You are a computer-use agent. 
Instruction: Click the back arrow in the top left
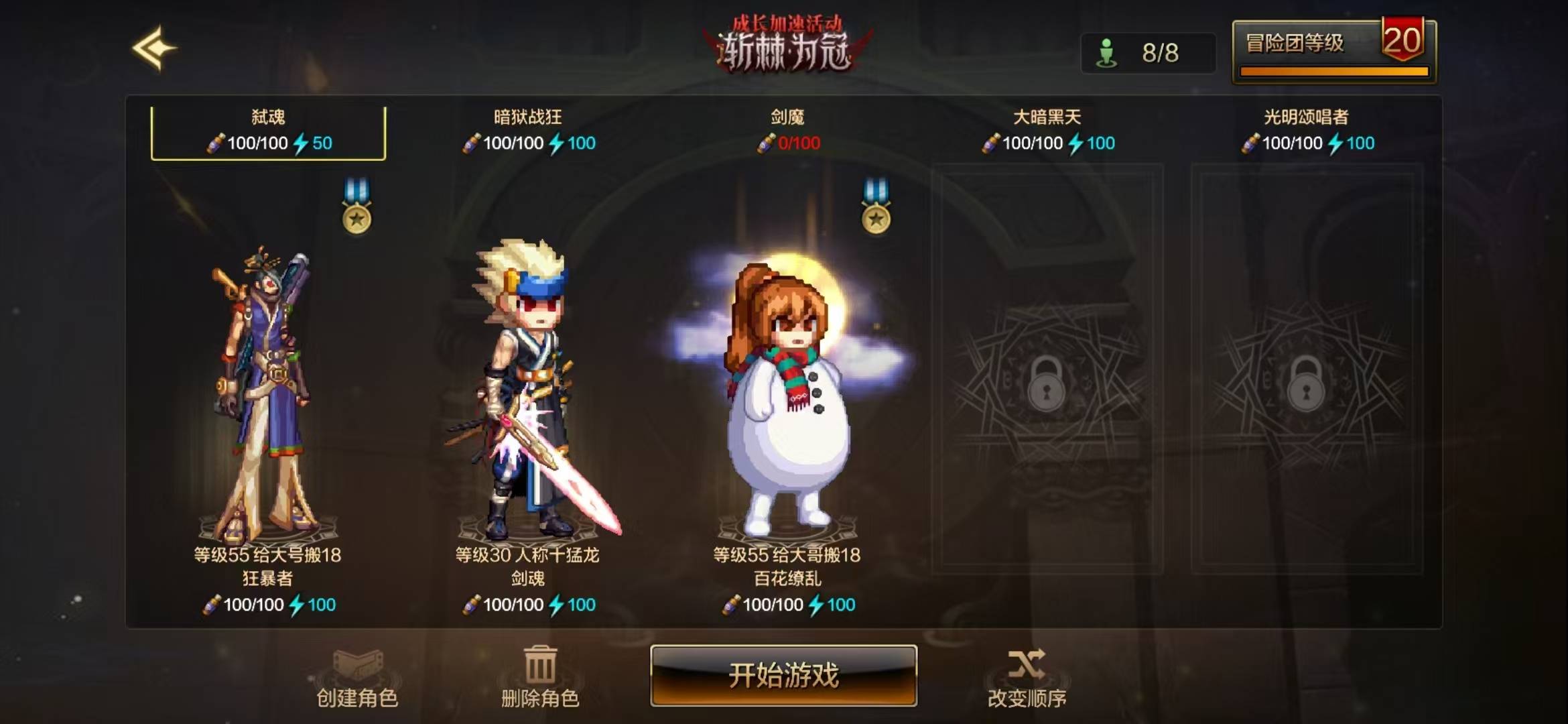(156, 47)
